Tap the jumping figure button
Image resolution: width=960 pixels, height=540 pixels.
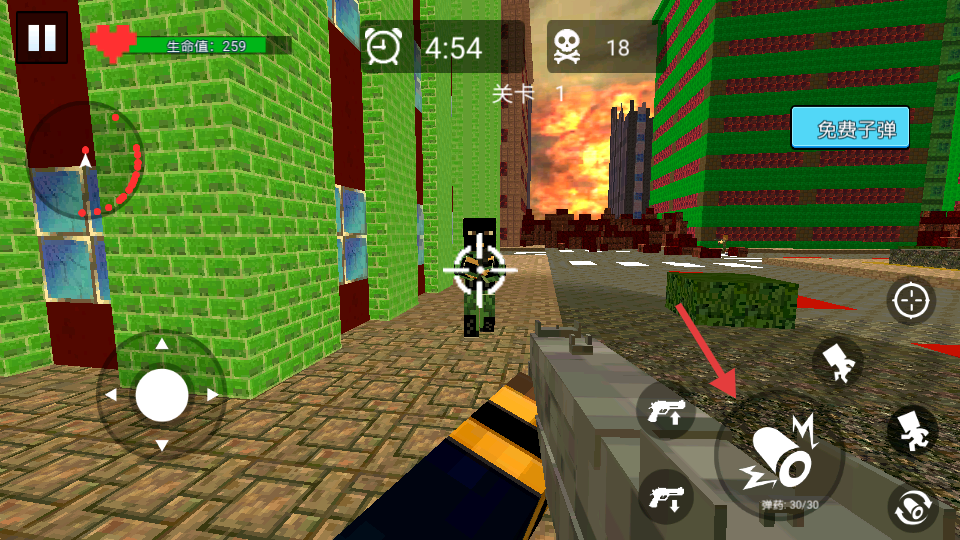[838, 362]
